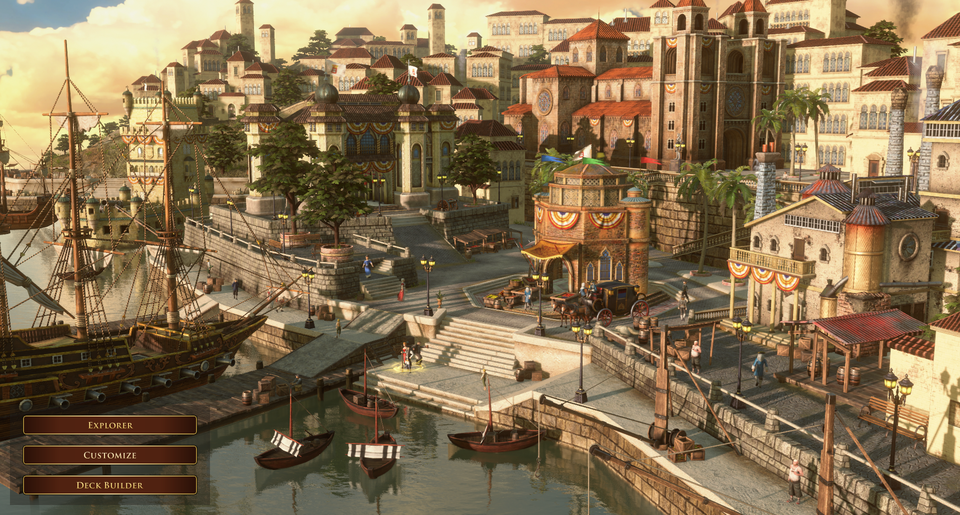Launch the Deck Builder
Viewport: 960px width, 515px height.
pyautogui.click(x=110, y=485)
